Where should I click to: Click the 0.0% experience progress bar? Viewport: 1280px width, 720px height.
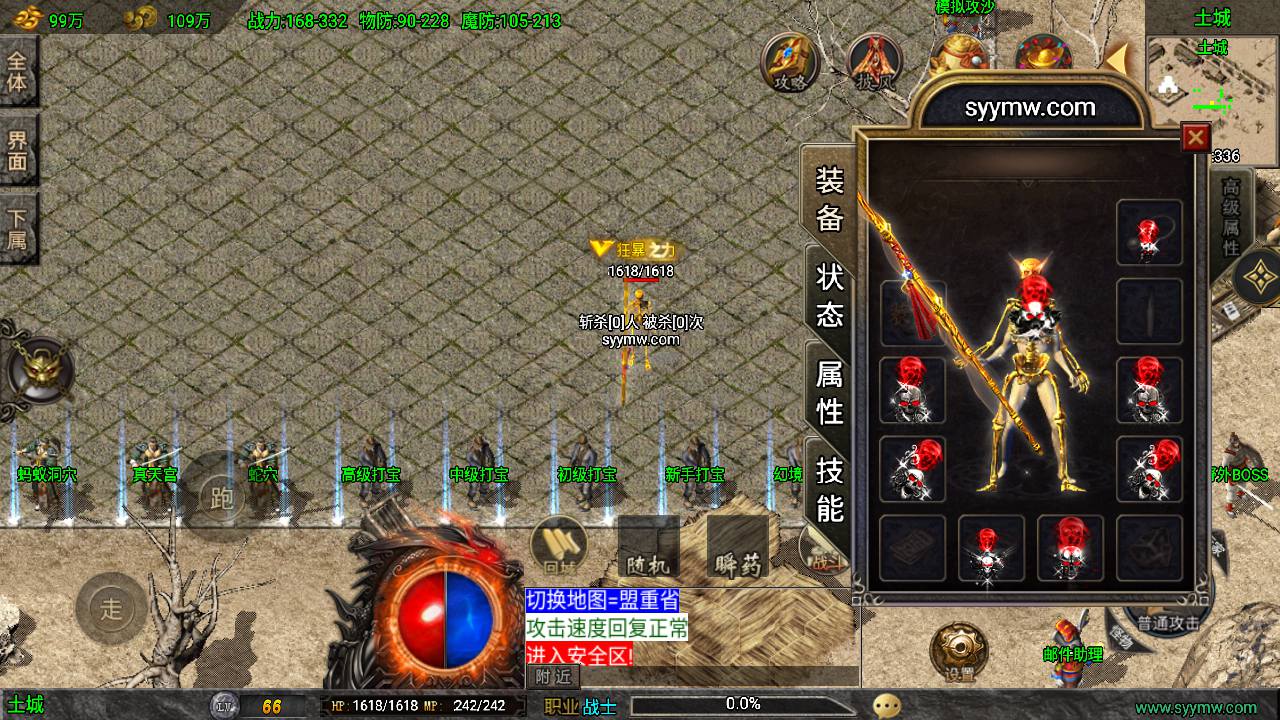point(745,703)
